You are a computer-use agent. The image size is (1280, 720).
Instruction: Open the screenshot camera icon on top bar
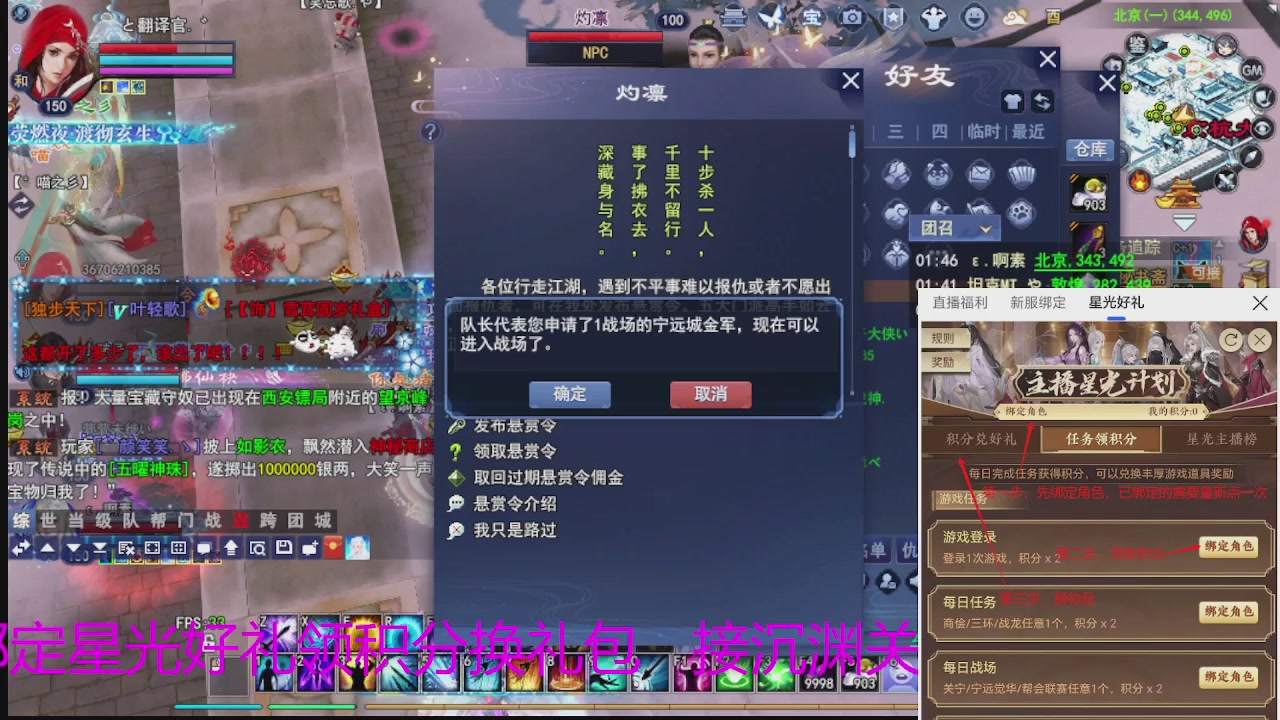852,16
